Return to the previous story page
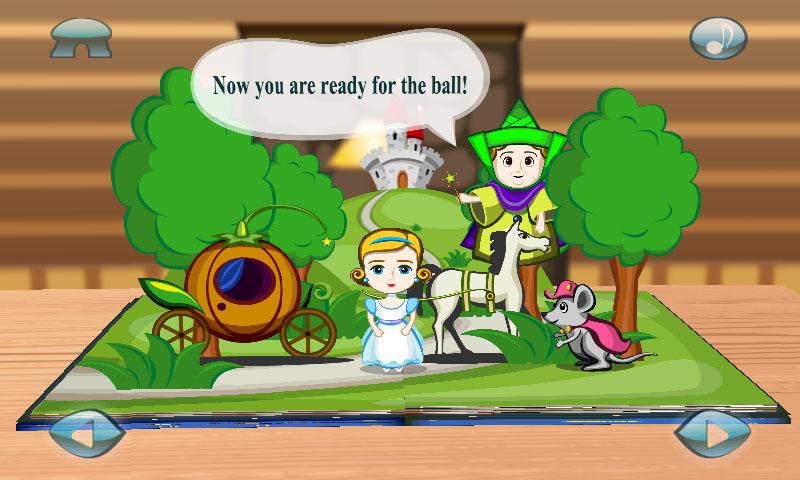This screenshot has width=800, height=480. [84, 436]
